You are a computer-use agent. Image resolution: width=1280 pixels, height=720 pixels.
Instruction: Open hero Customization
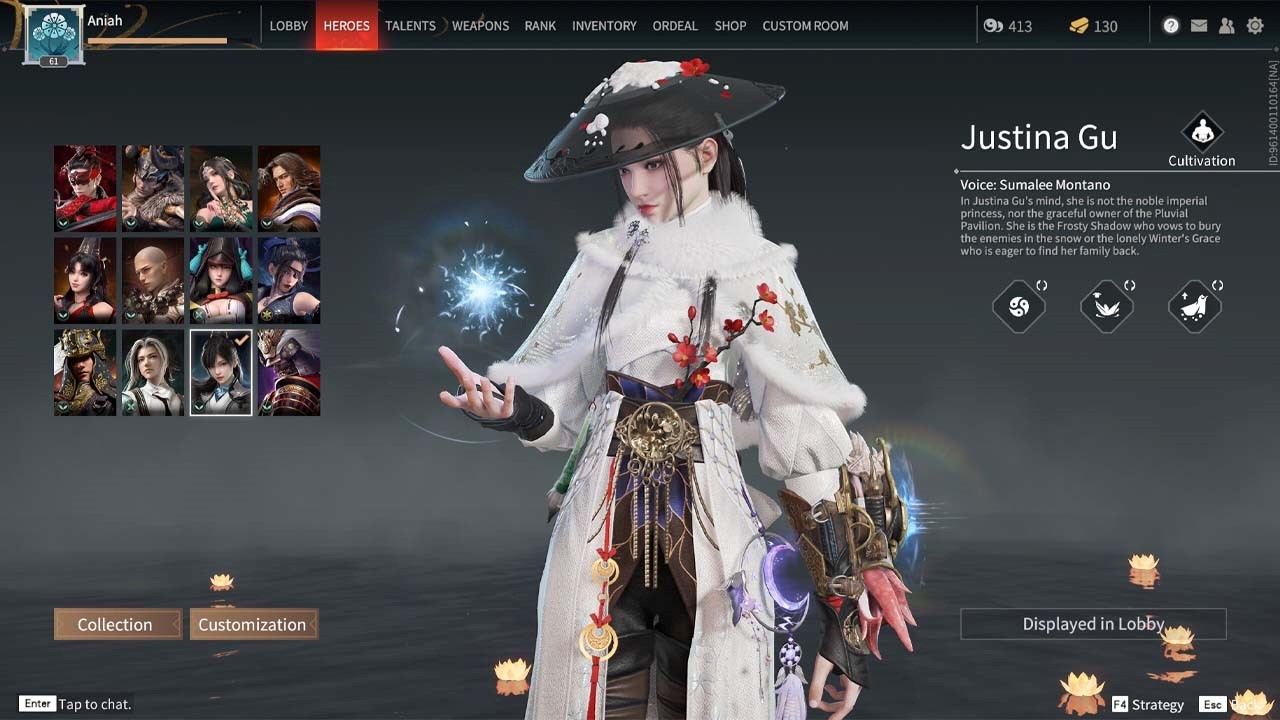click(252, 624)
